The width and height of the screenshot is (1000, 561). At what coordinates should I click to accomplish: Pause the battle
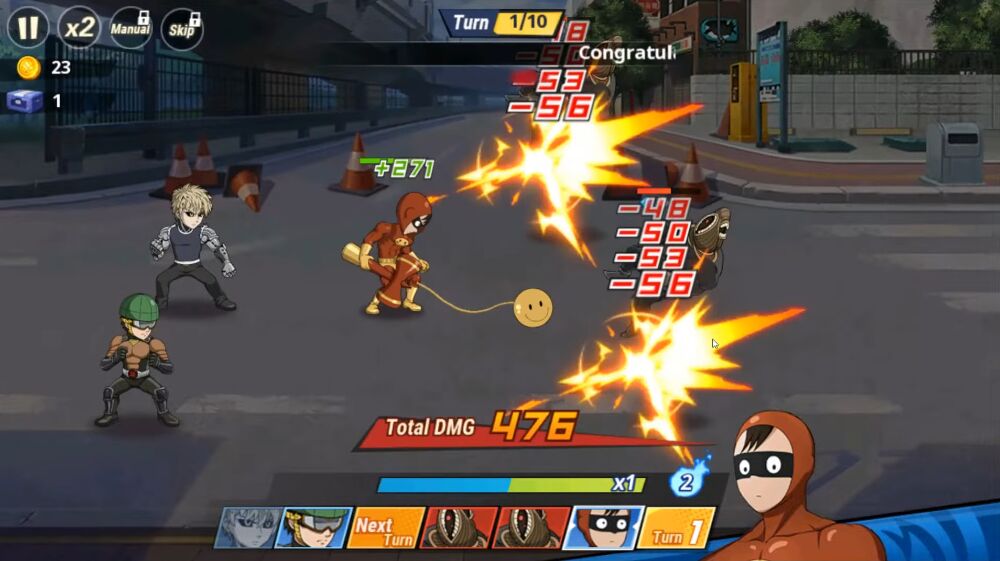click(x=28, y=27)
